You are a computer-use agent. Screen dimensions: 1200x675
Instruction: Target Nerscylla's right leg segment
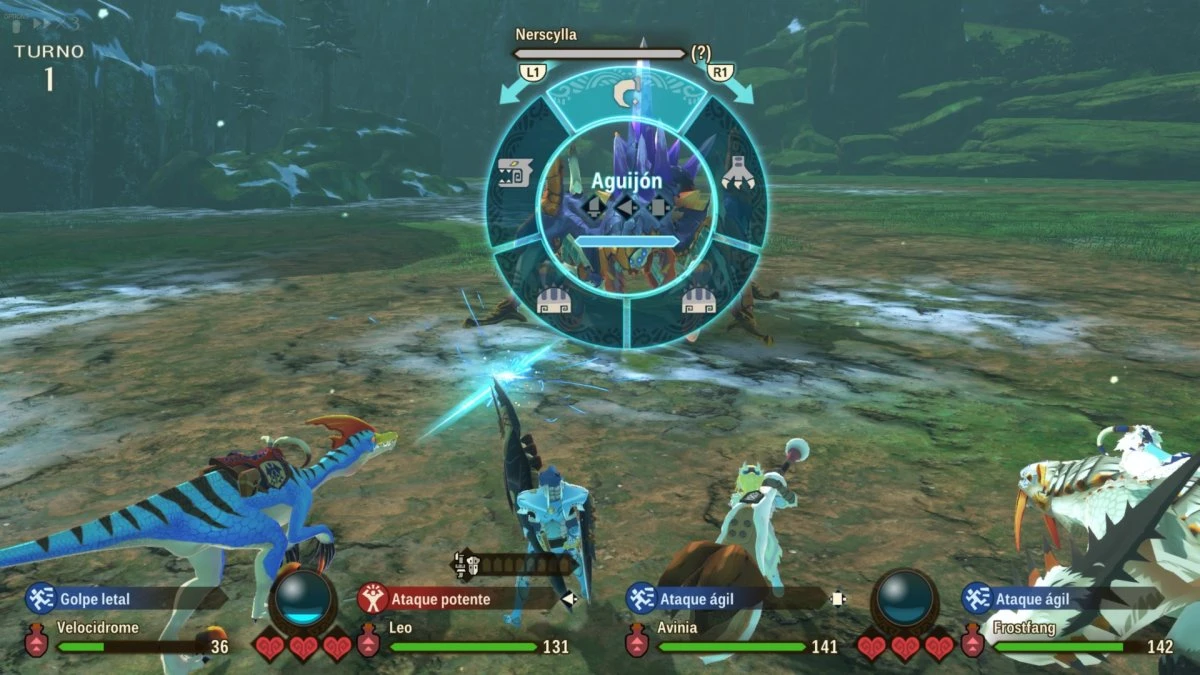(x=697, y=300)
